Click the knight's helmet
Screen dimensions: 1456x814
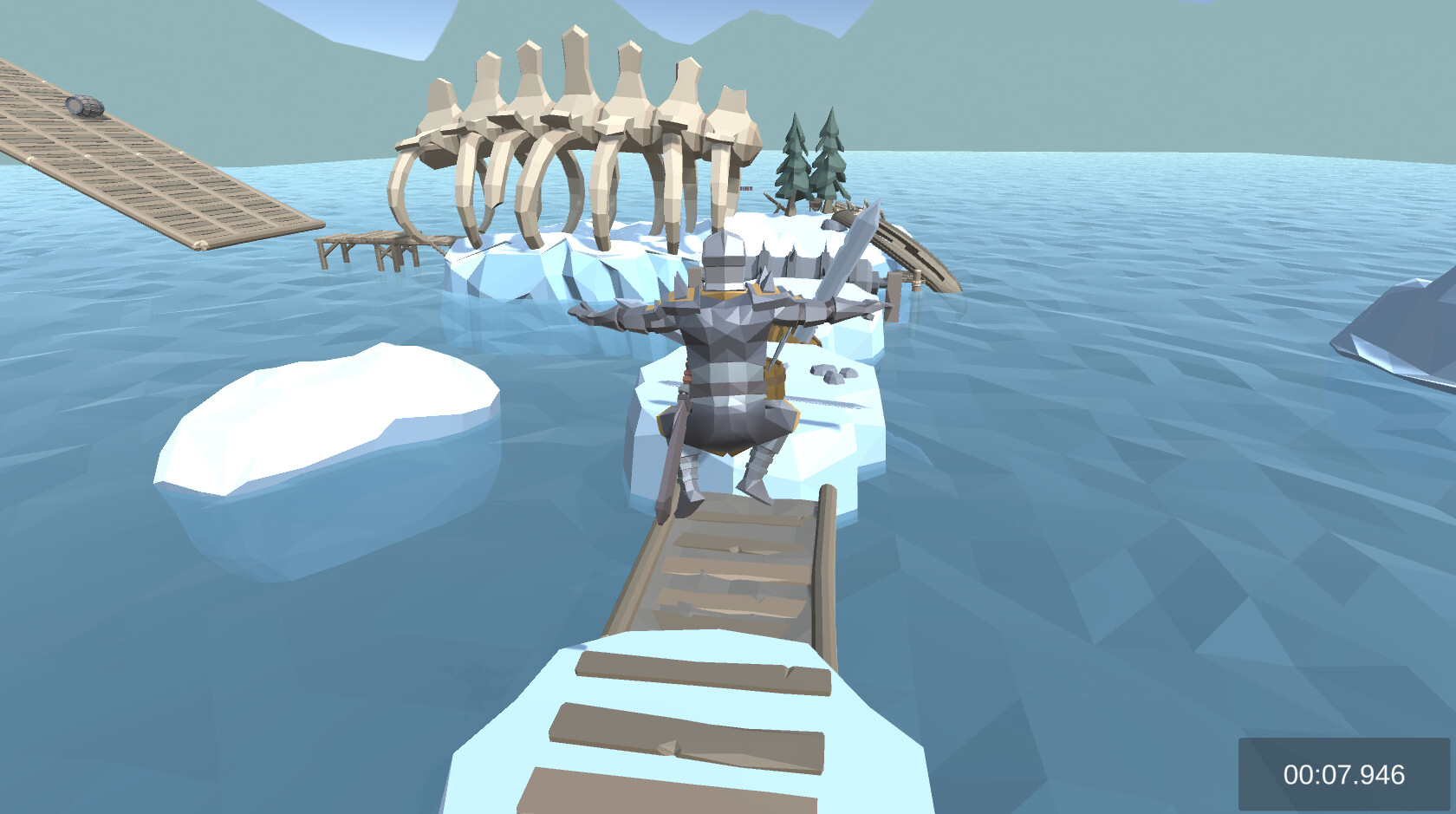pos(726,260)
